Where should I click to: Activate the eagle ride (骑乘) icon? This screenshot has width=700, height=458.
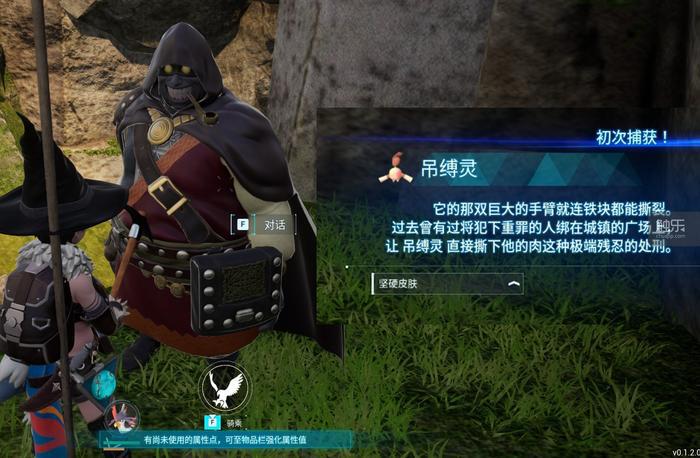[224, 387]
